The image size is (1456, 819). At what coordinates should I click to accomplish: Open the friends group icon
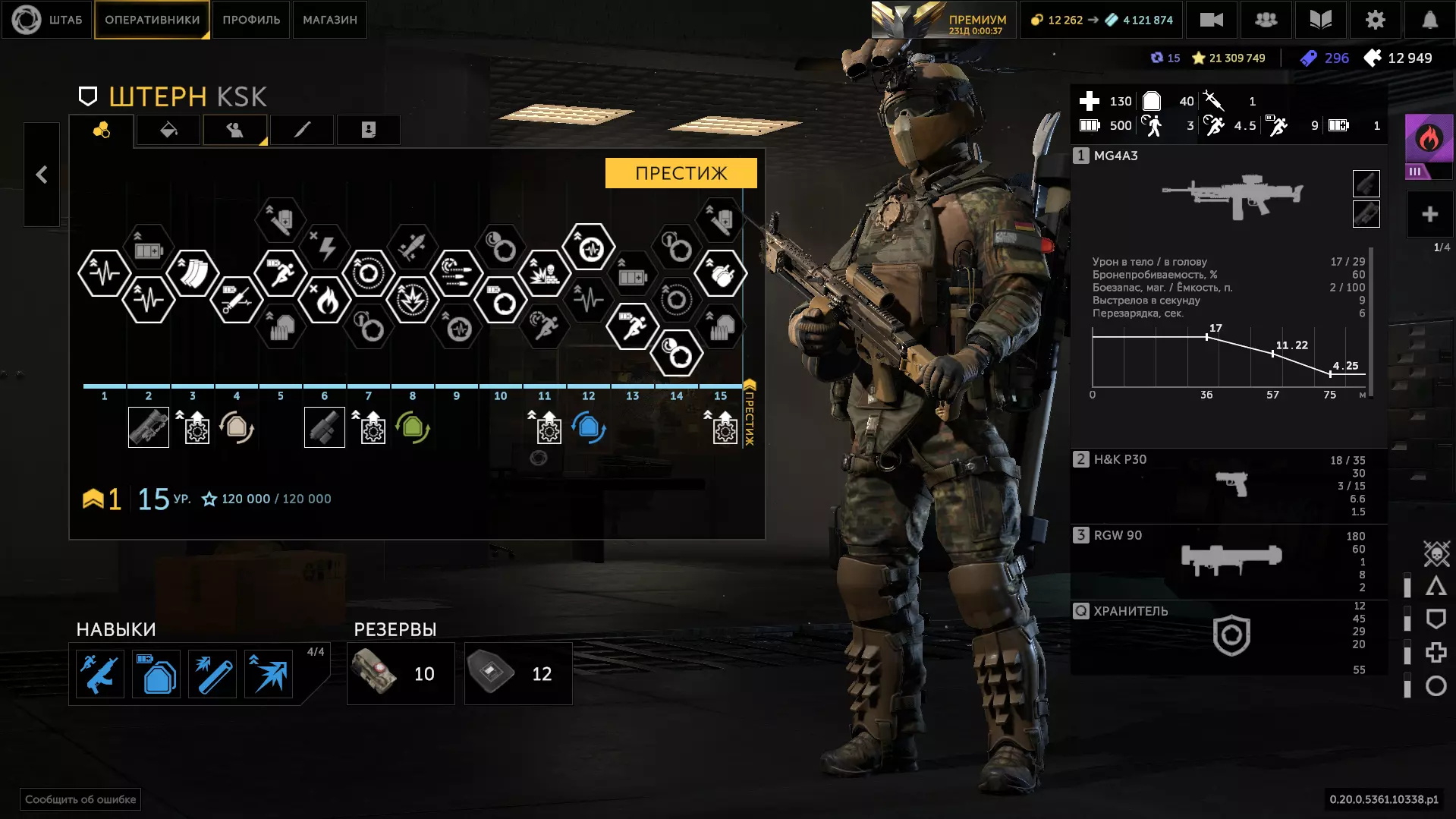[1266, 20]
